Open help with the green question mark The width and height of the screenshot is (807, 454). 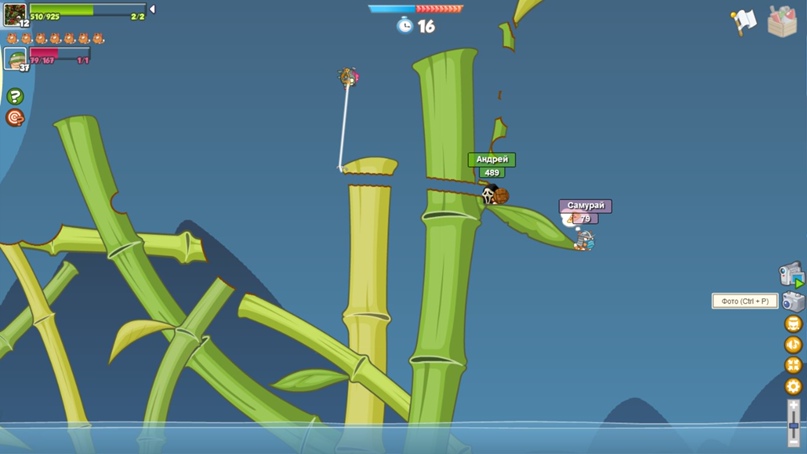point(15,96)
